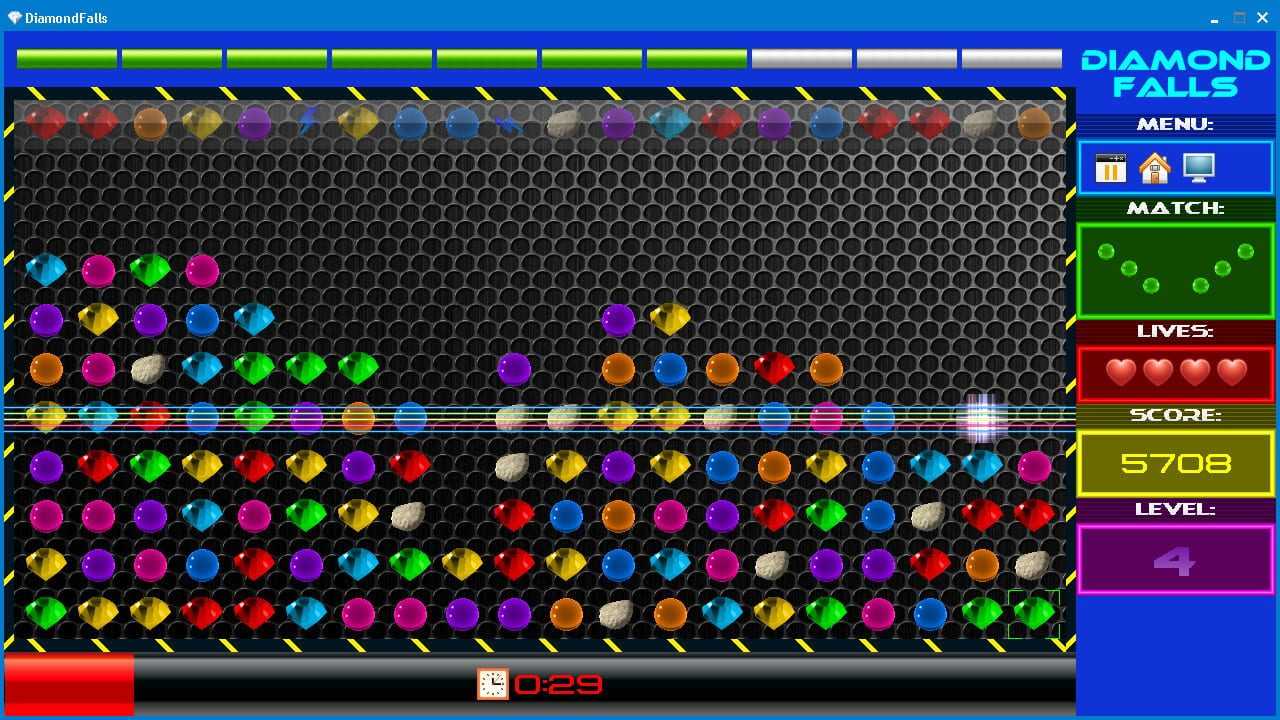Minimize the DiamondFalls window

(1215, 17)
